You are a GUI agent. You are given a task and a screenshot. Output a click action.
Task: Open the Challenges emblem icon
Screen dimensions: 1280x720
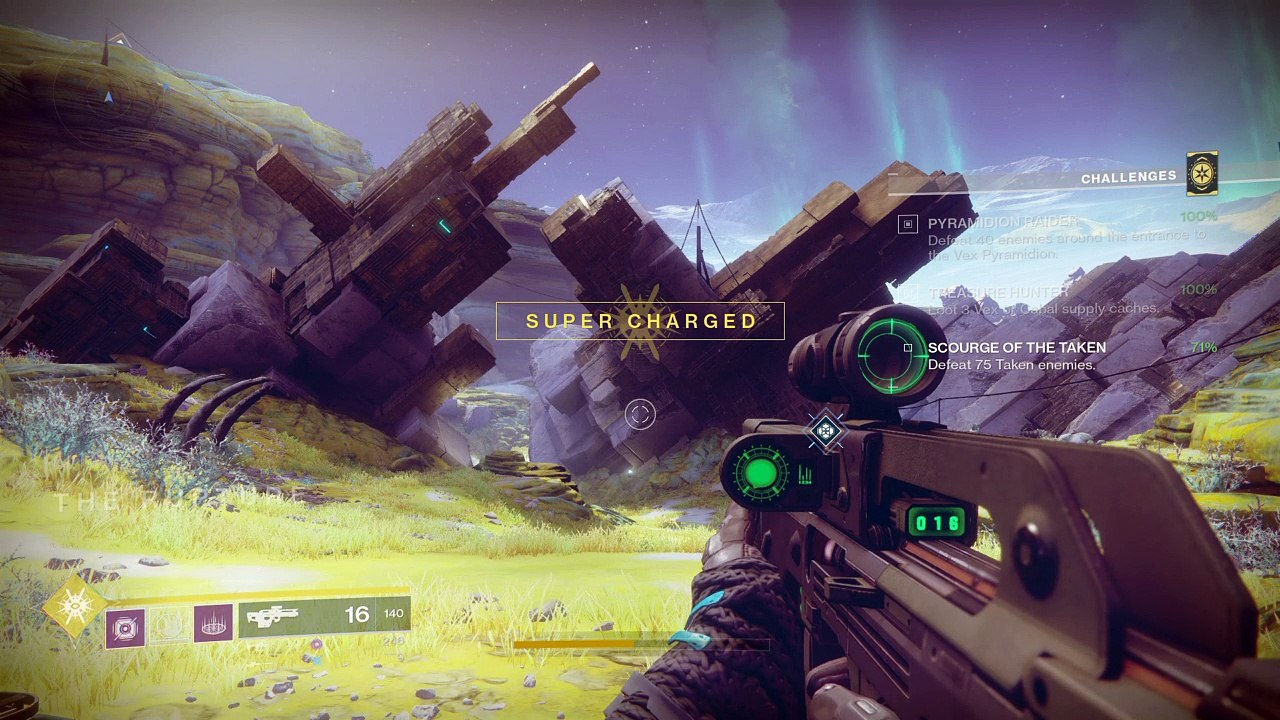(x=1201, y=175)
